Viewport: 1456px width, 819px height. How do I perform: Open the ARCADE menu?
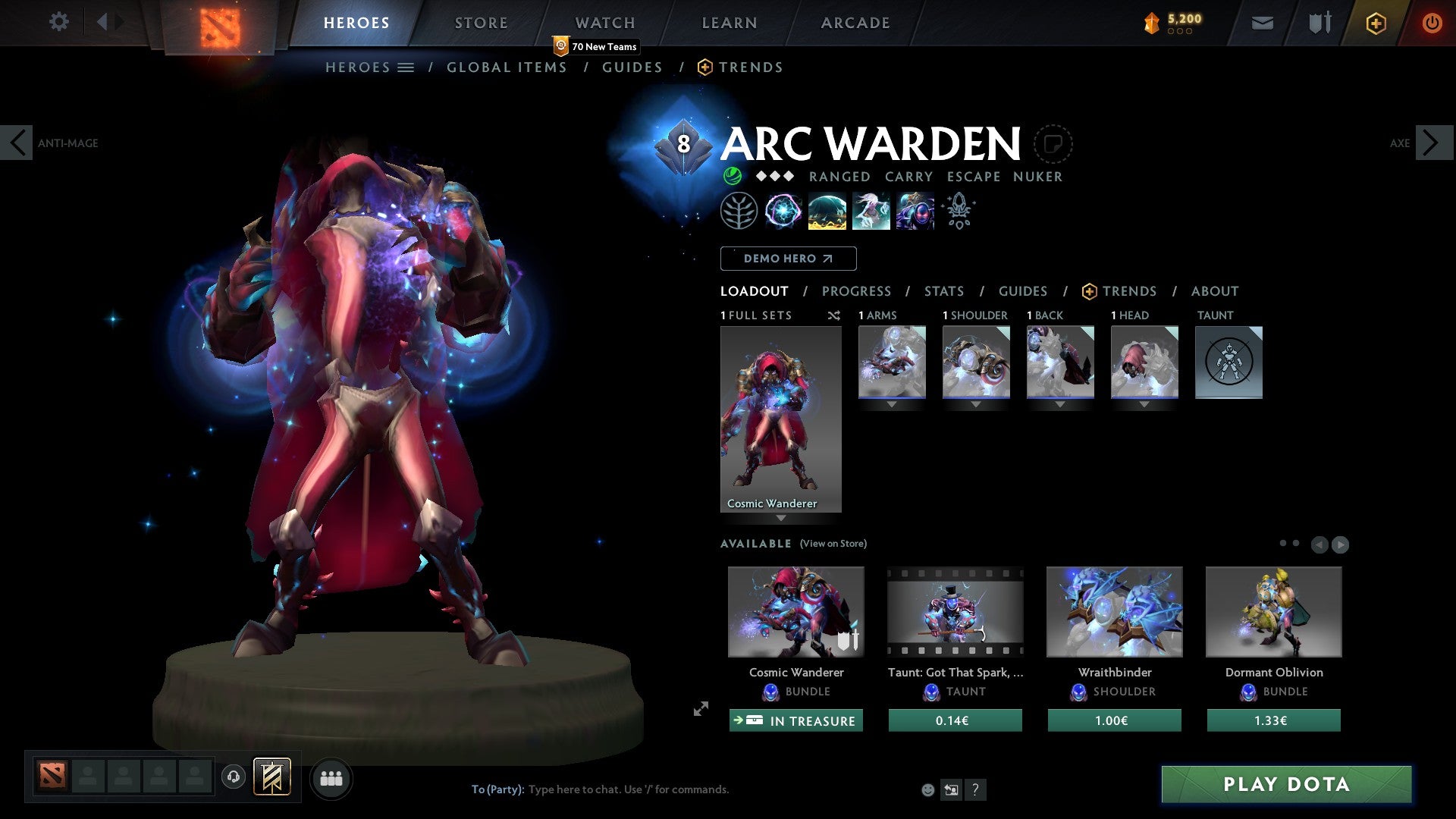[x=855, y=23]
